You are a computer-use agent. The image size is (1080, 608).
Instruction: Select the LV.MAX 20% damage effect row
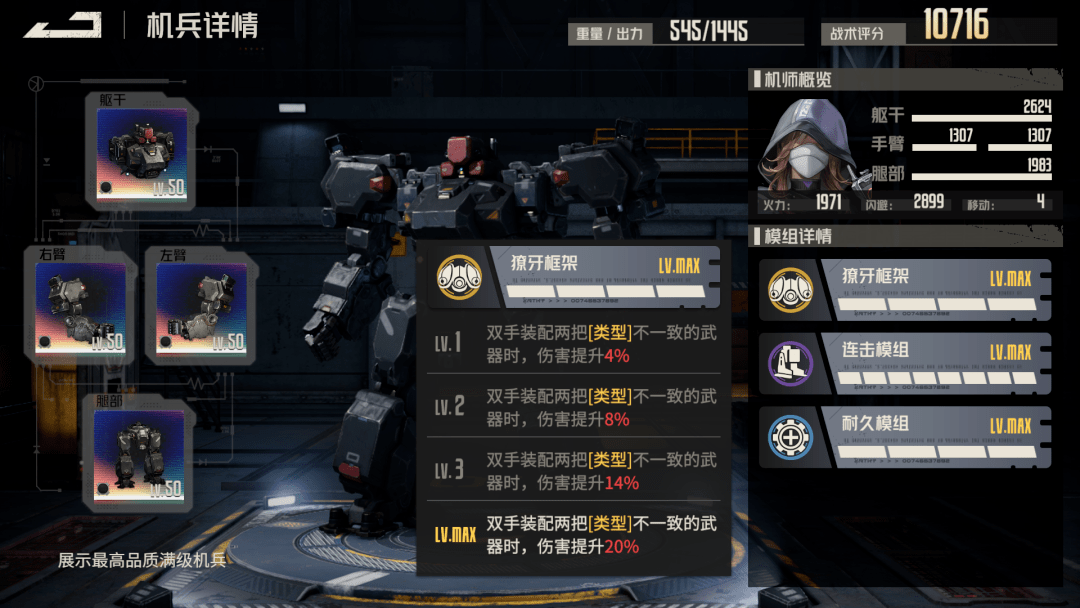point(573,535)
